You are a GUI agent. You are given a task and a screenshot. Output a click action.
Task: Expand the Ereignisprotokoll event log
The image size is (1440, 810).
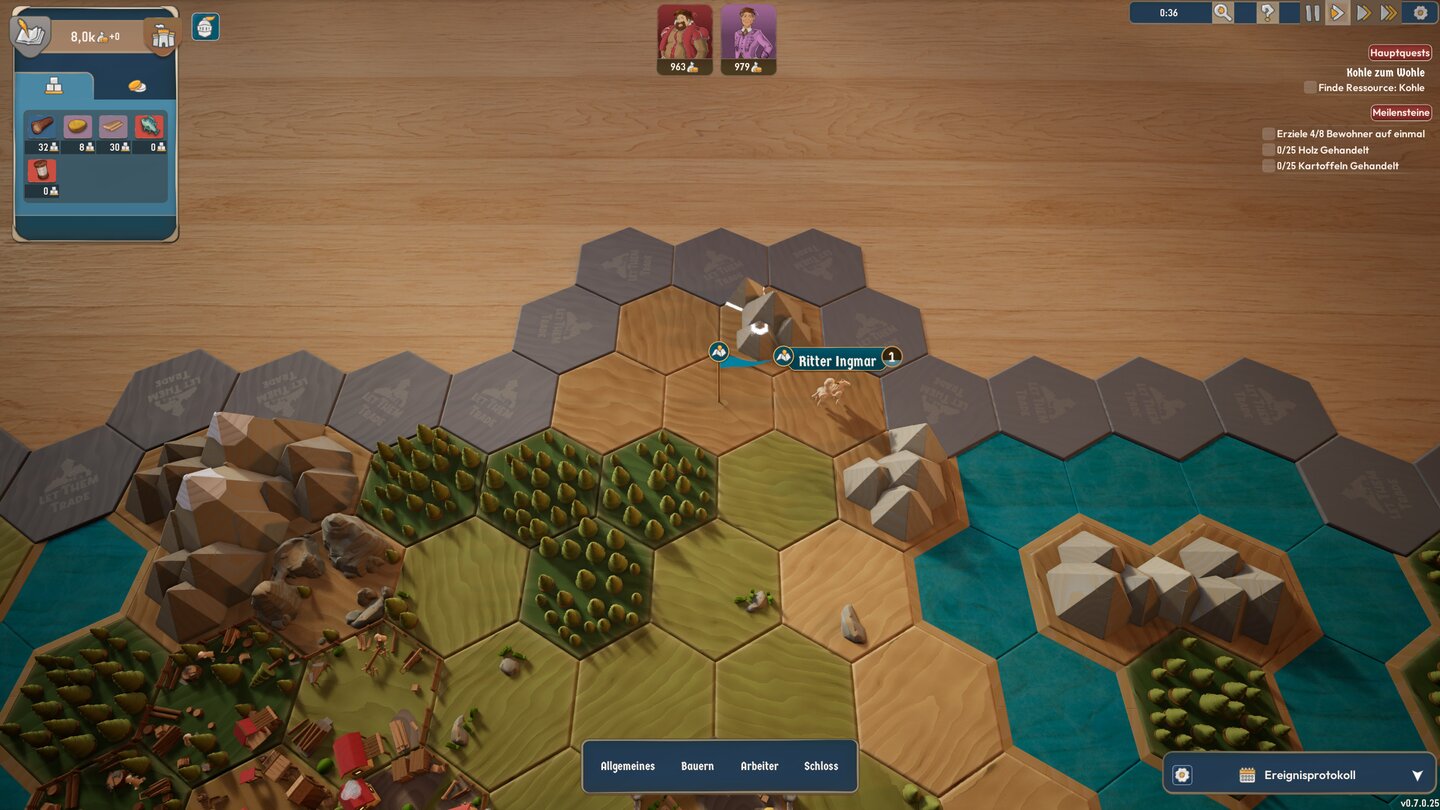coord(1416,775)
